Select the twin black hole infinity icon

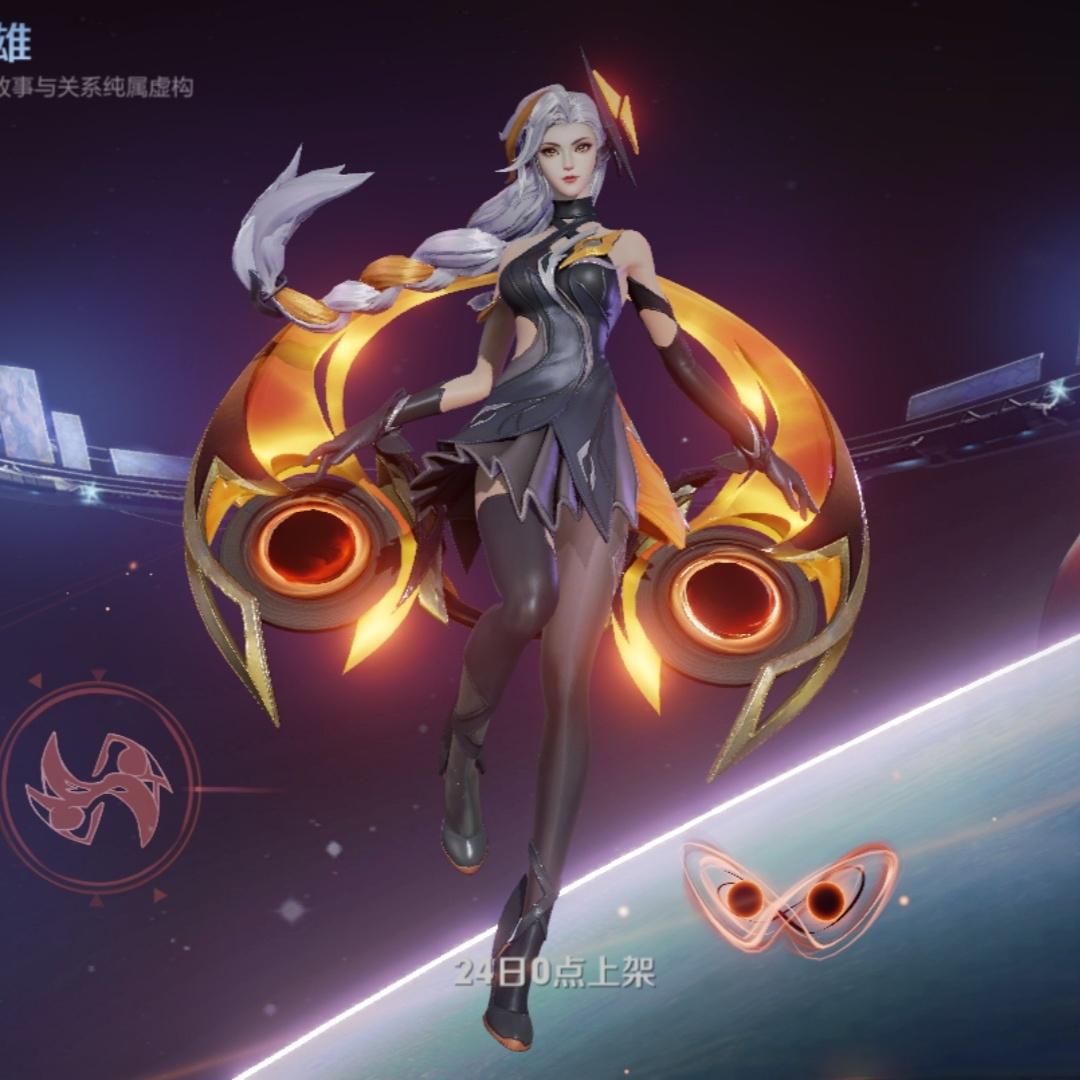(788, 899)
